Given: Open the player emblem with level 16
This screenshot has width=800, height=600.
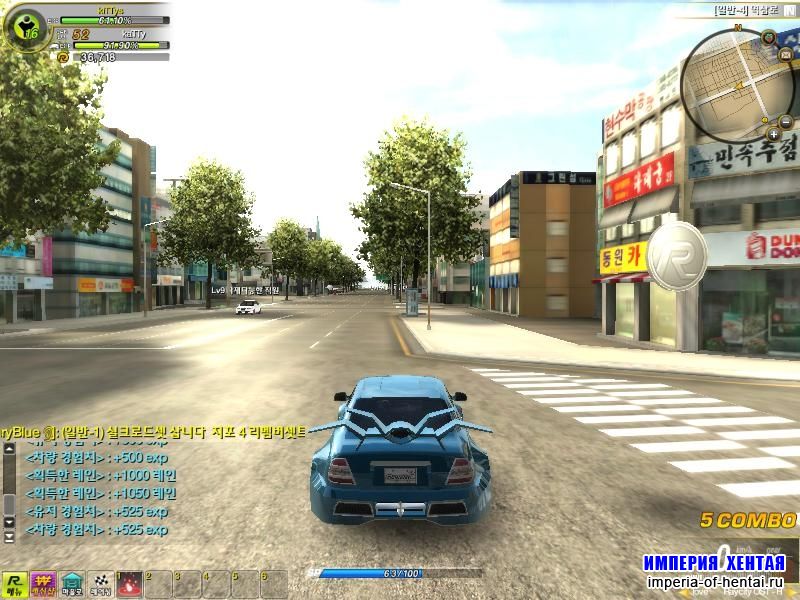Looking at the screenshot, I should pos(24,30).
